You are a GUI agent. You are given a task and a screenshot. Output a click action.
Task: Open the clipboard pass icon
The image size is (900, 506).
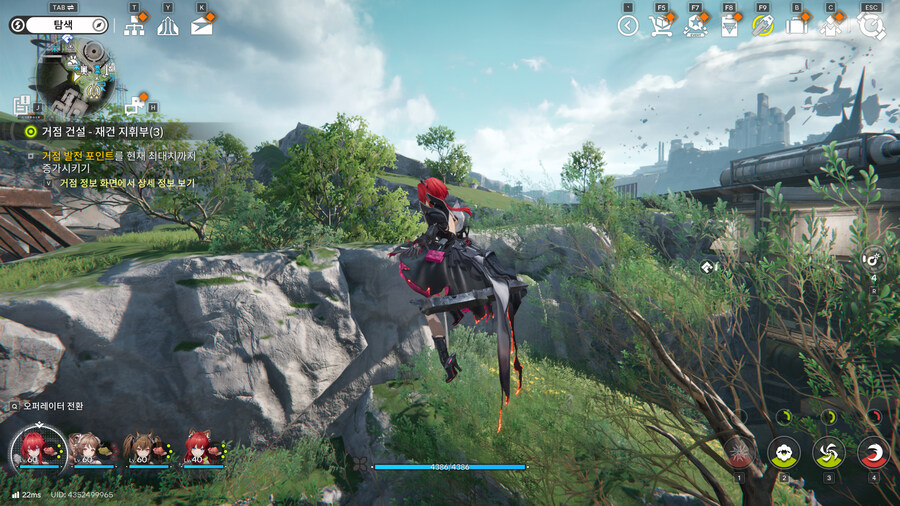730,26
